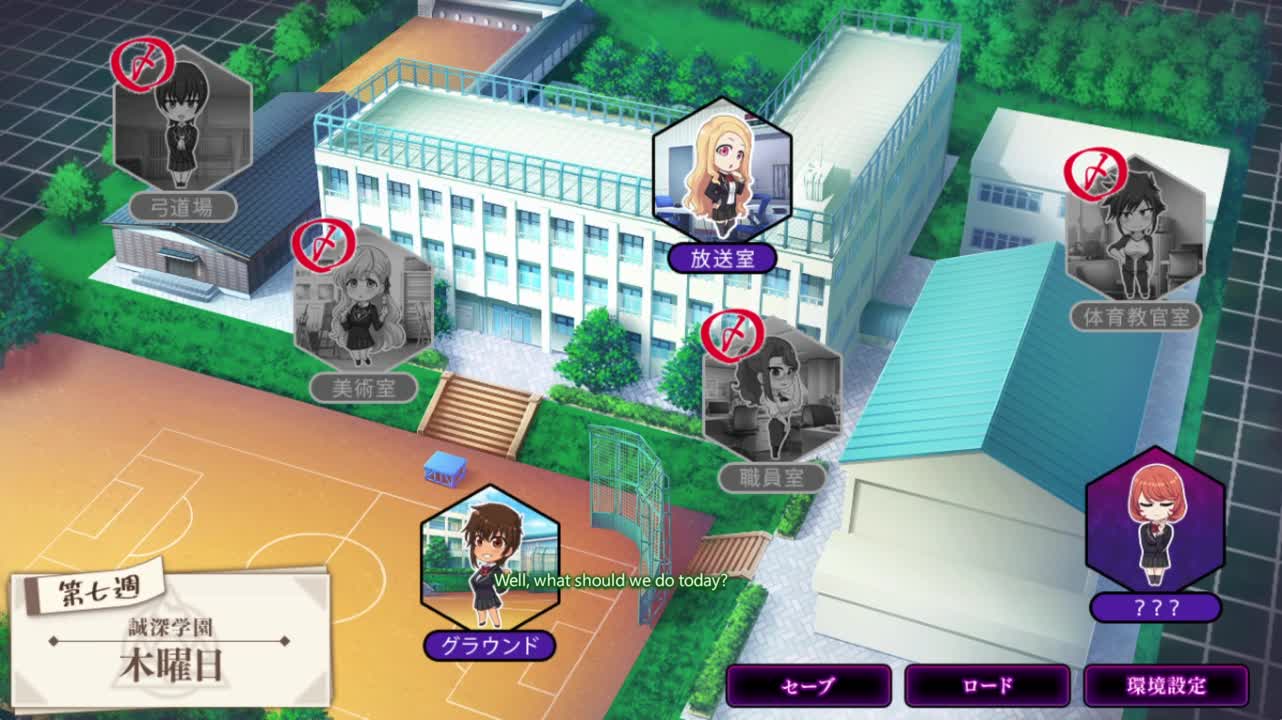Open the セーブ (Save) menu
Viewport: 1282px width, 720px height.
[808, 686]
